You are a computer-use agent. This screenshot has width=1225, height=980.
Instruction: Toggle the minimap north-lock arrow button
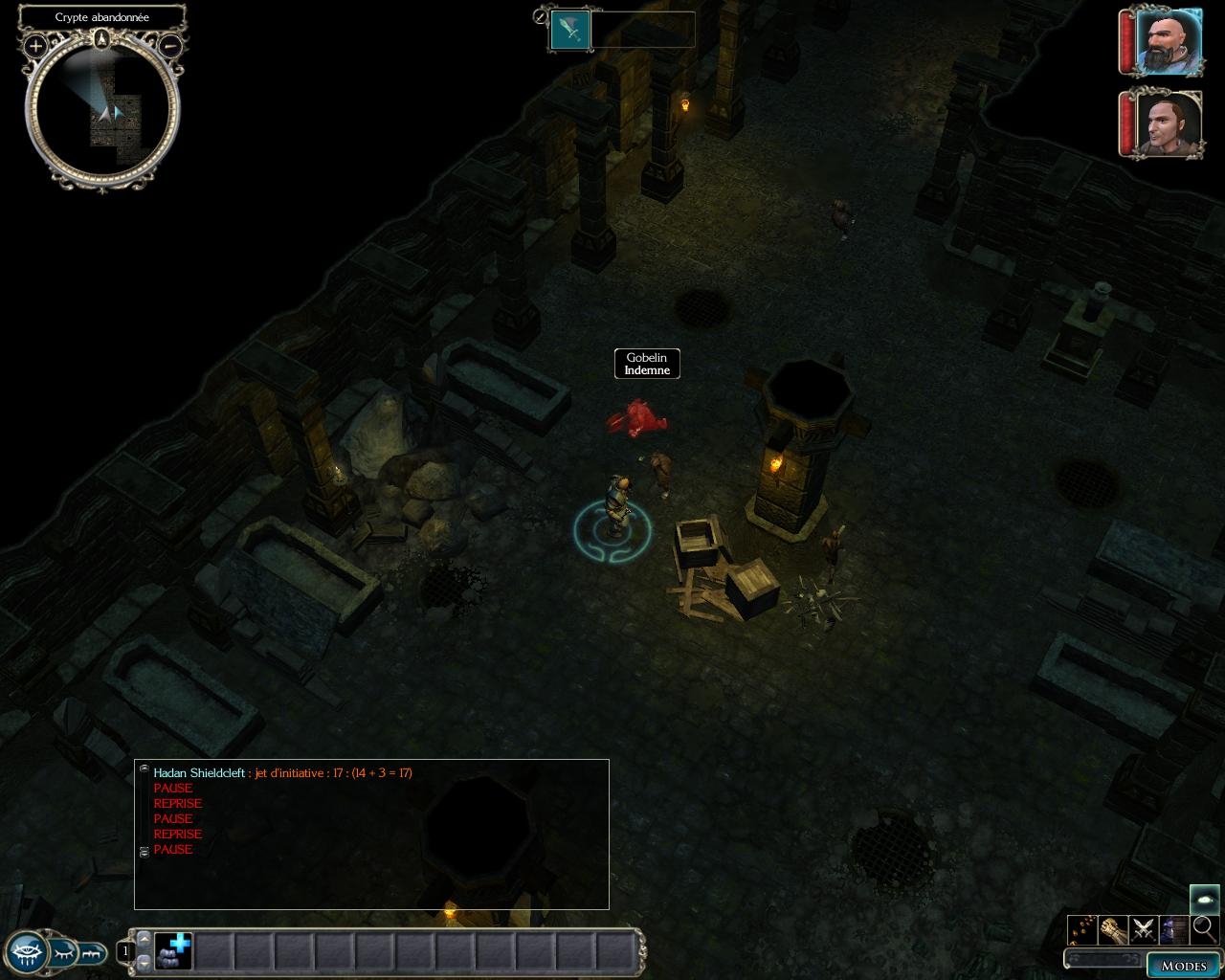(x=102, y=39)
